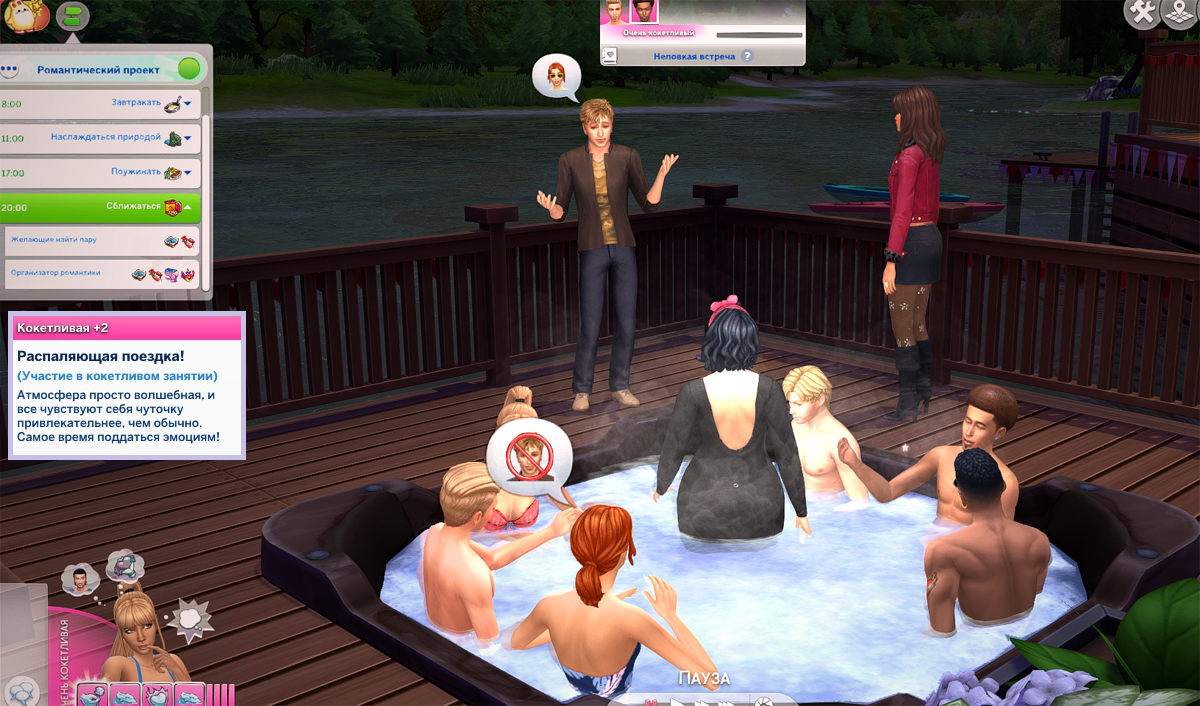Toggle the green signpost schedule panel button
1200x706 pixels.
coord(72,15)
